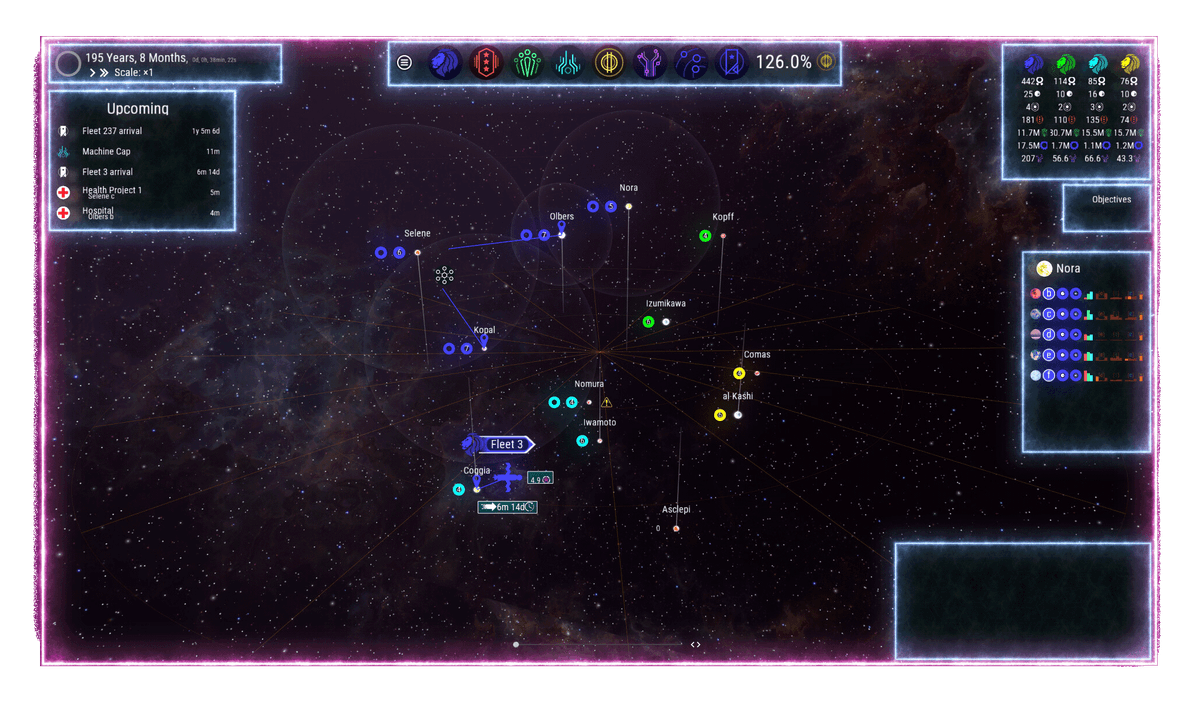Screen dimensions: 1200x704
Task: Click the single-arrow time speed button
Action: coord(92,73)
